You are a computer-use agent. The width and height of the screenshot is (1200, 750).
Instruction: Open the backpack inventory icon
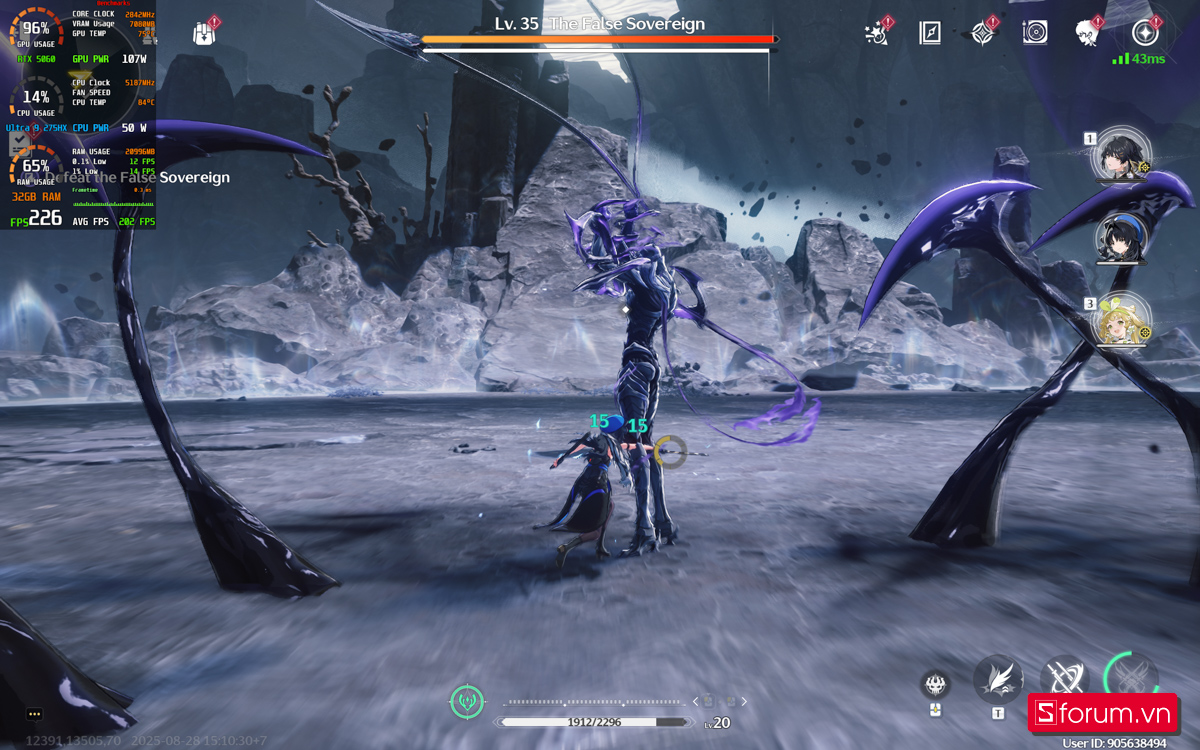(204, 33)
